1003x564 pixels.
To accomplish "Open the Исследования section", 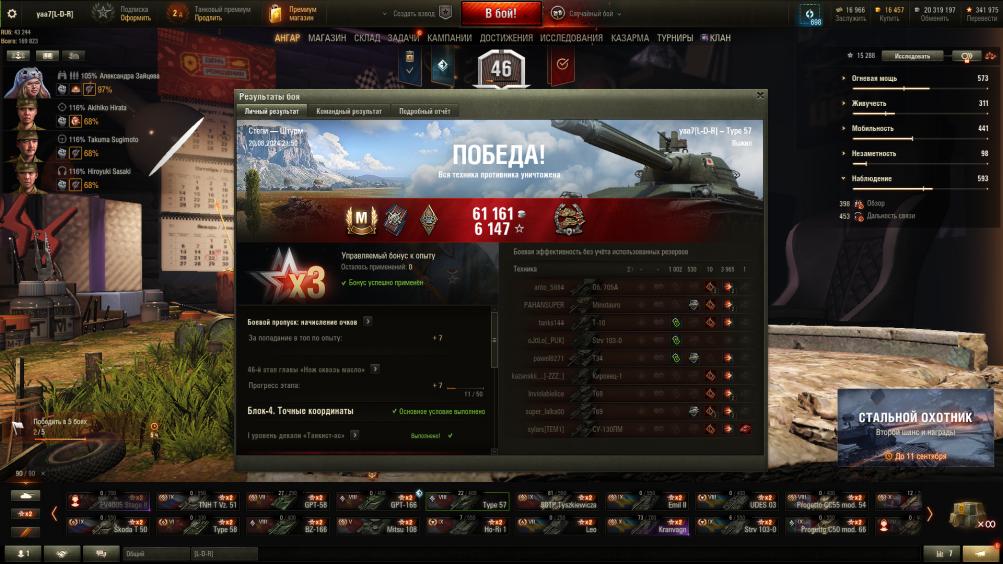I will 571,38.
